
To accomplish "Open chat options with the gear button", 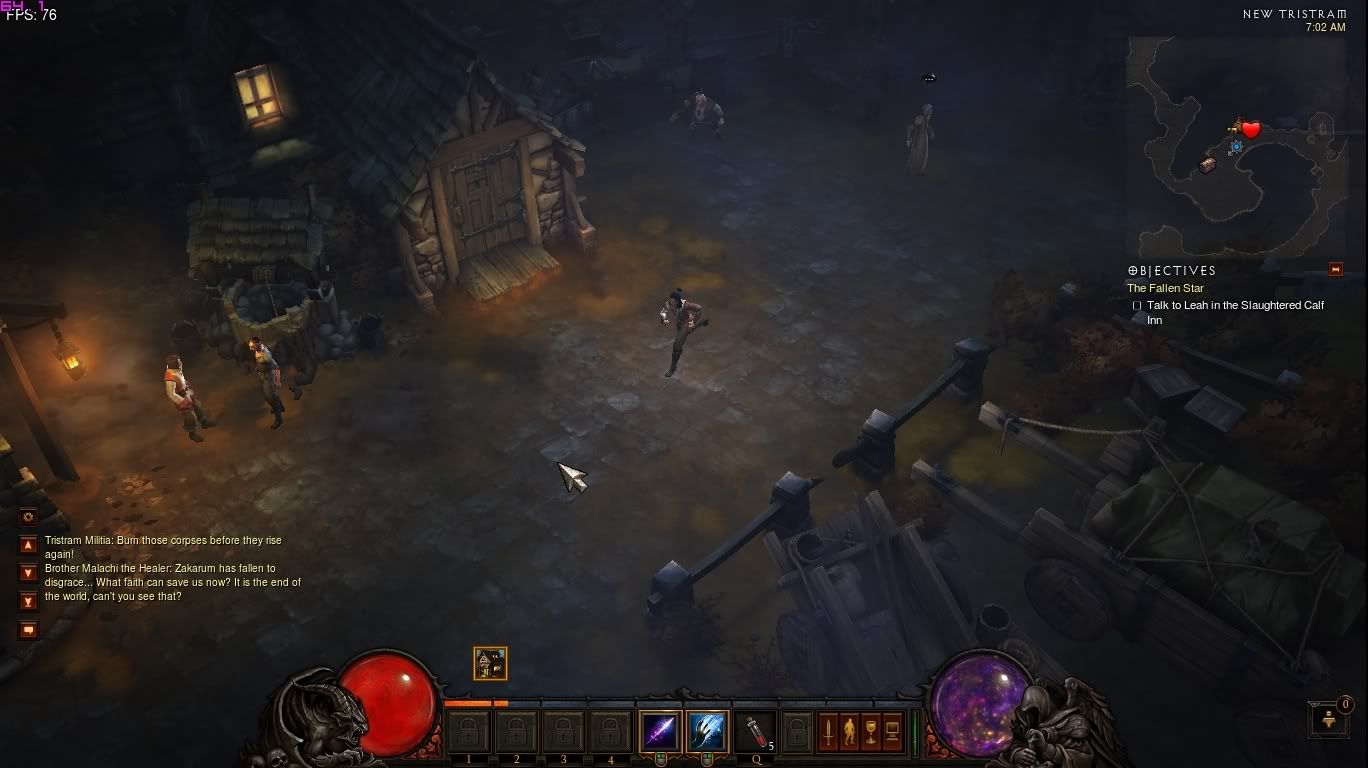I will pyautogui.click(x=28, y=517).
